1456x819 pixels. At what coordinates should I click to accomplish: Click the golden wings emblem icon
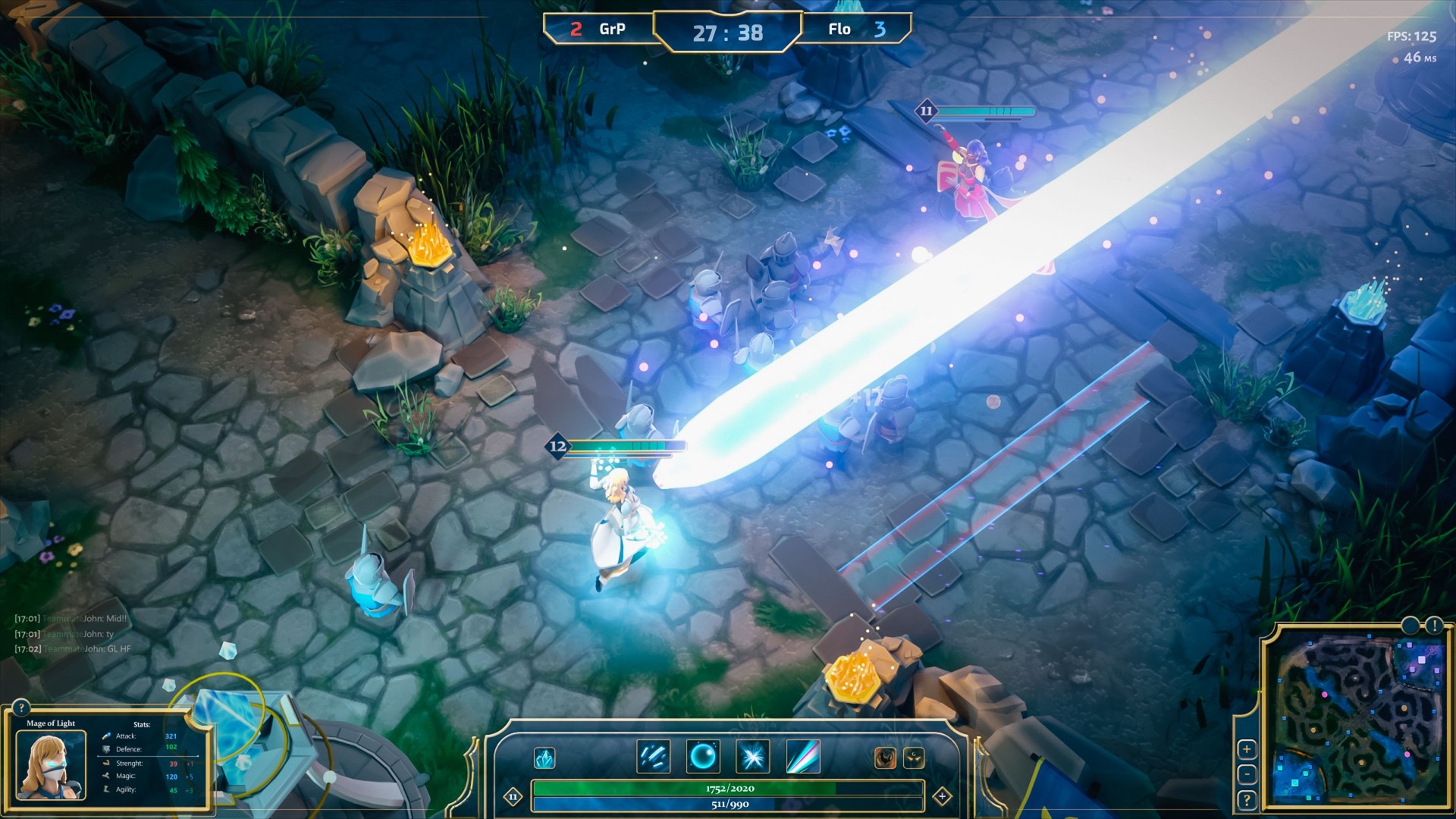click(x=913, y=756)
